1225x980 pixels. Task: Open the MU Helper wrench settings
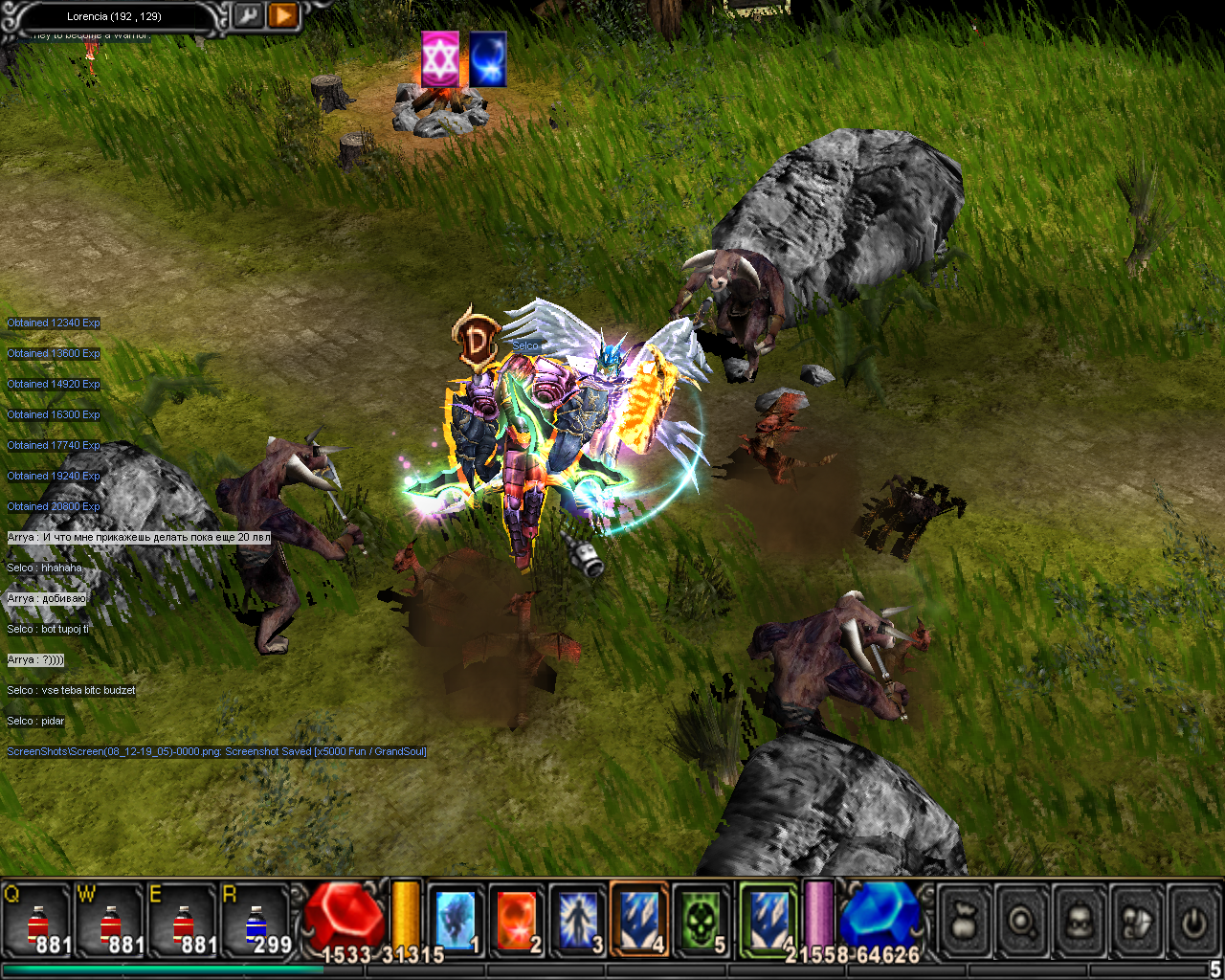click(248, 15)
